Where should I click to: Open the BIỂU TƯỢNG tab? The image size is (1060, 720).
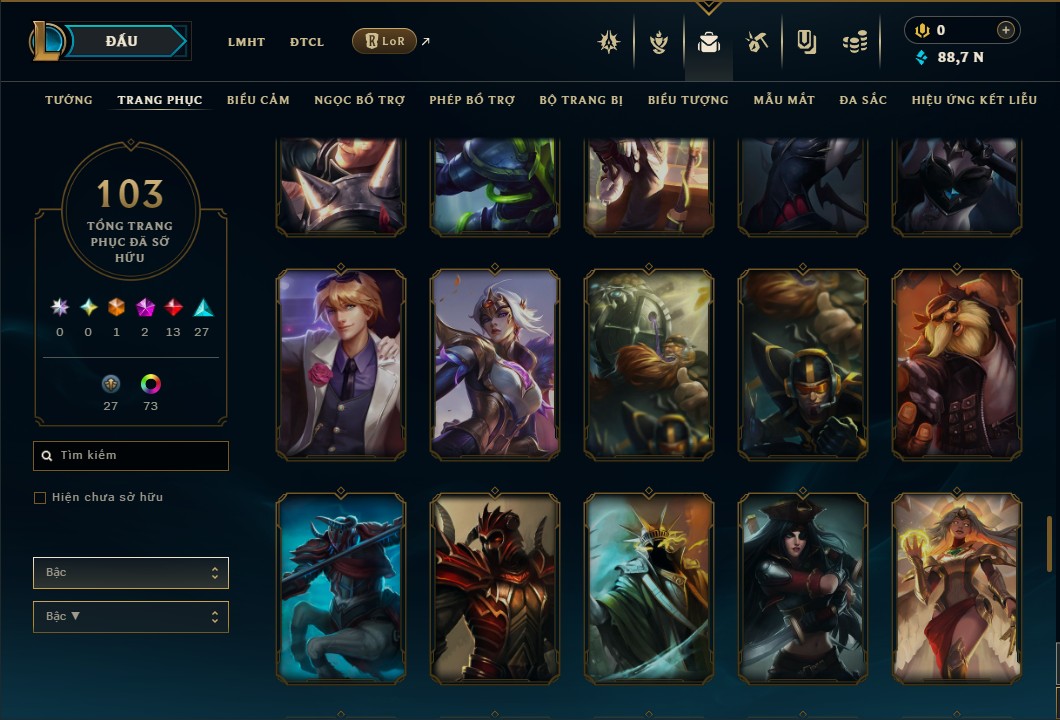click(x=688, y=100)
